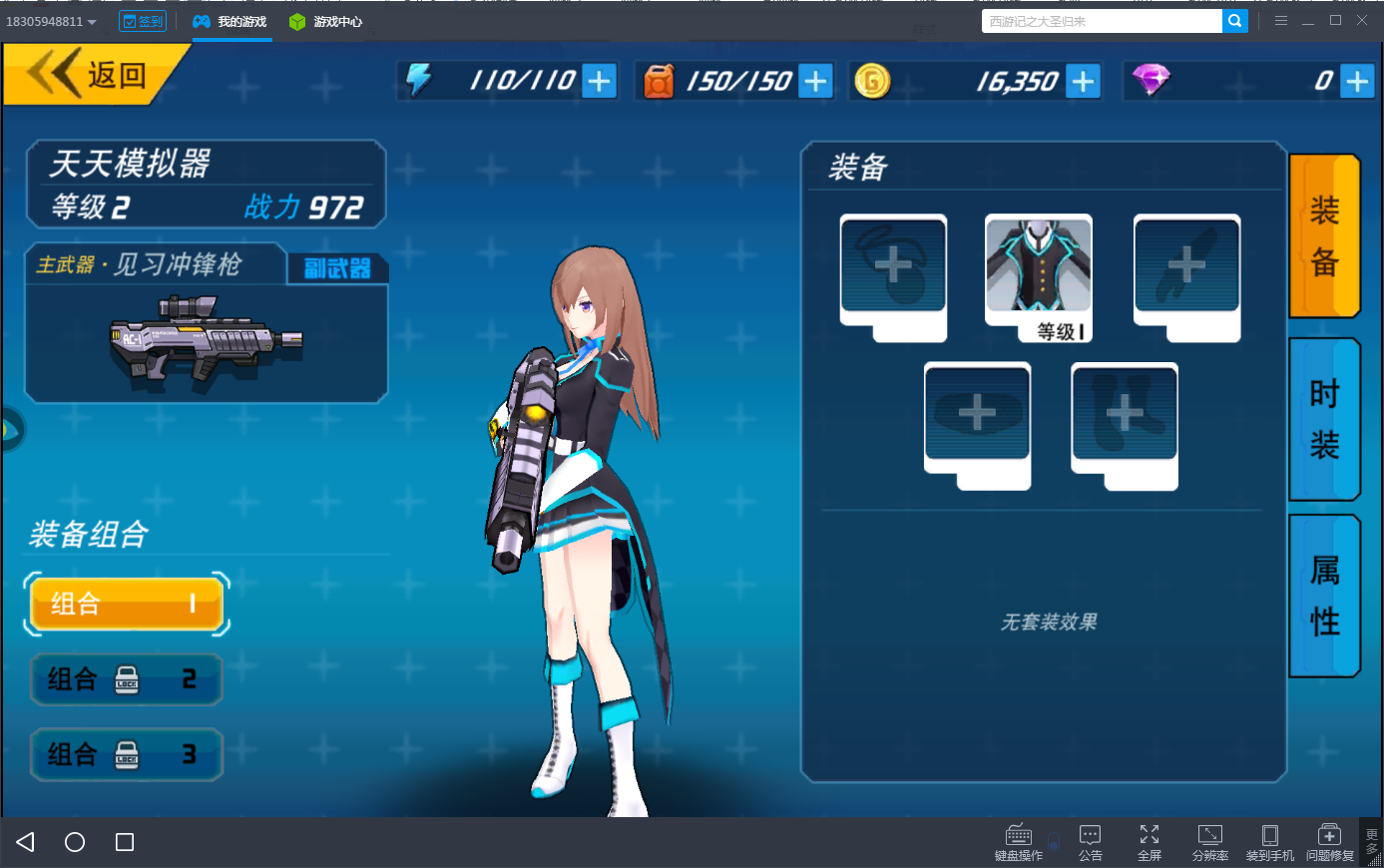The image size is (1384, 868).
Task: Switch to the 副武器 secondary weapon tab
Action: pos(337,267)
